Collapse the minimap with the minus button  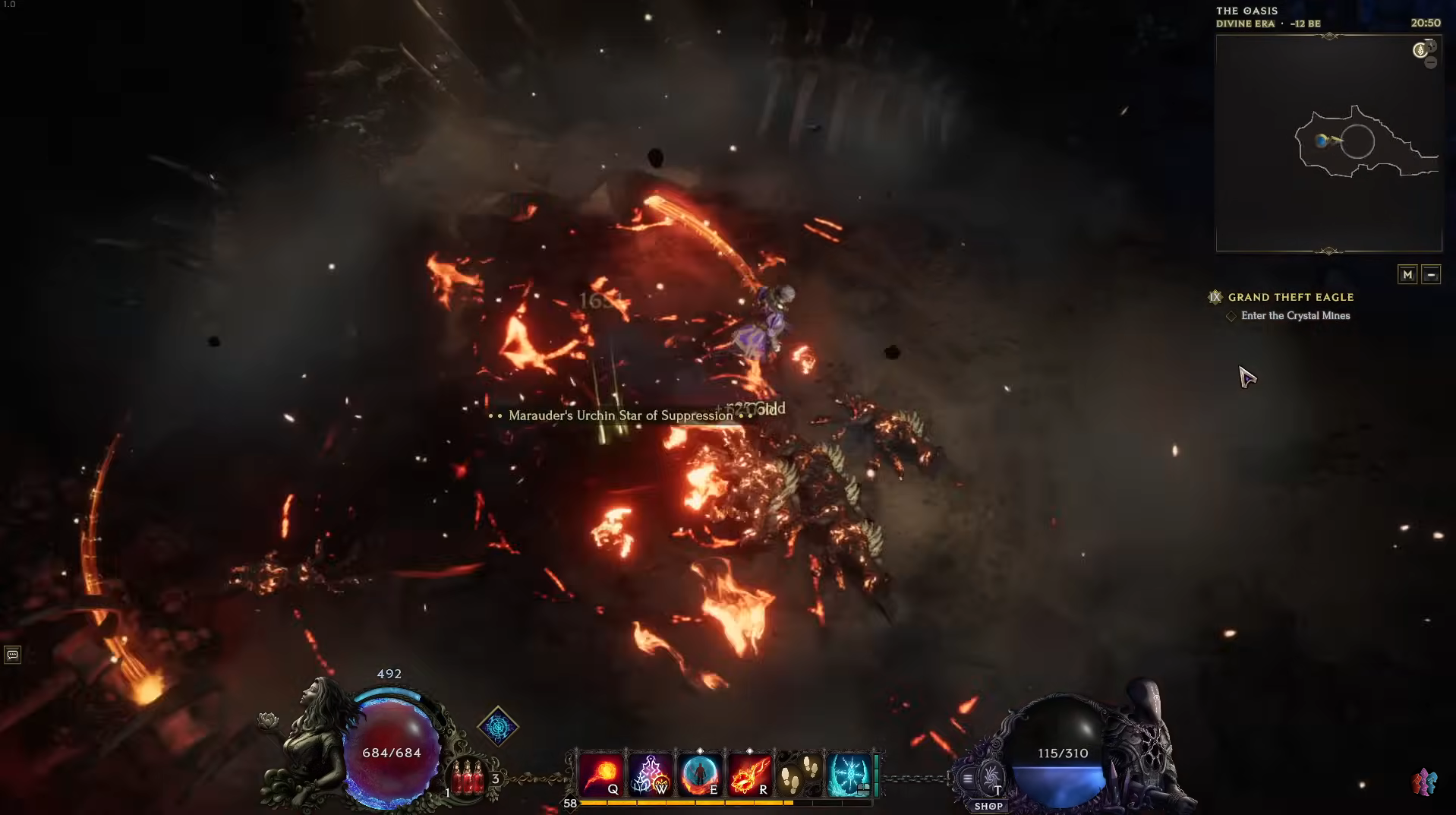(x=1431, y=275)
